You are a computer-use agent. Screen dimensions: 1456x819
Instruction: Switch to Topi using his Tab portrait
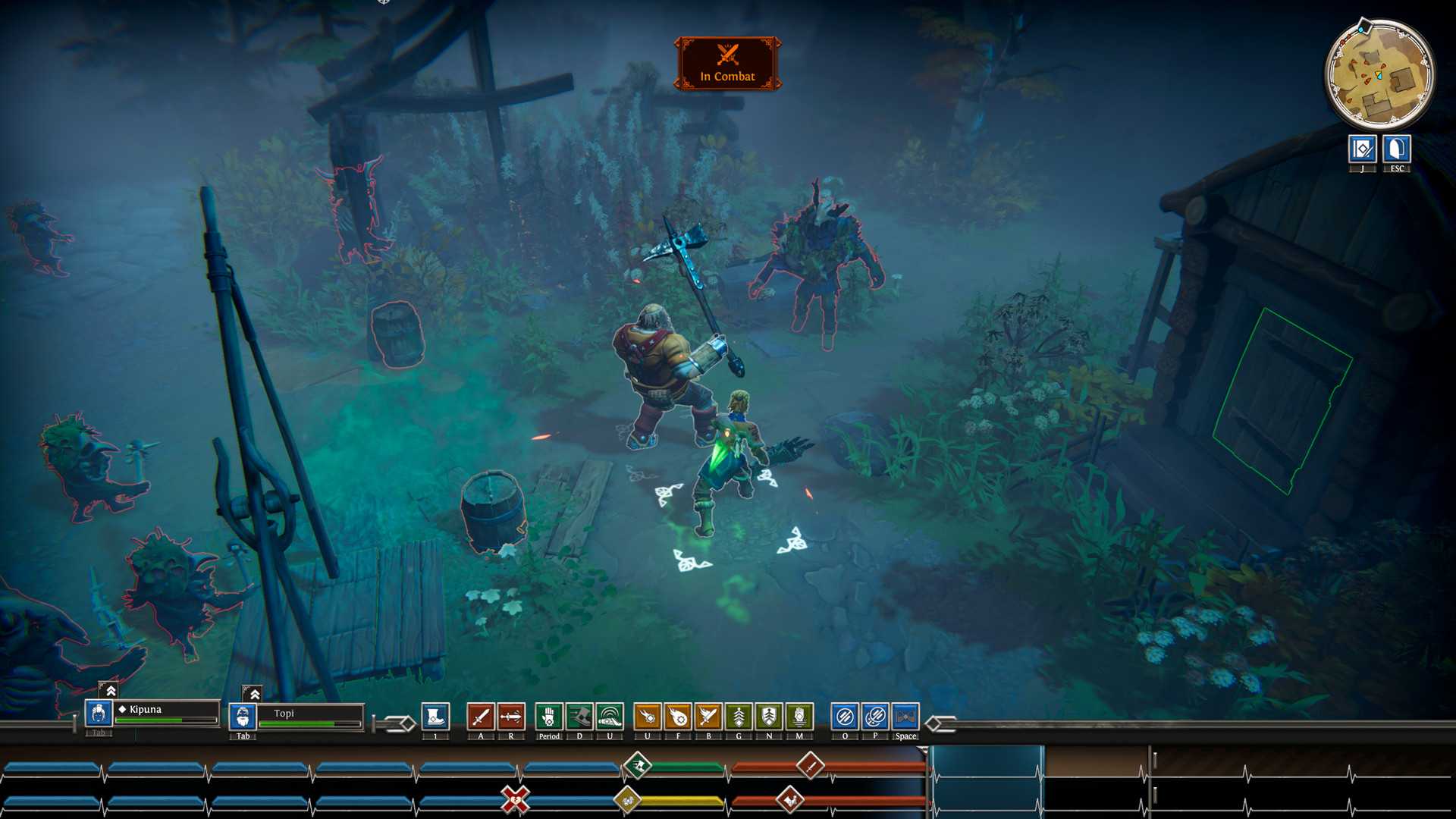point(243,715)
